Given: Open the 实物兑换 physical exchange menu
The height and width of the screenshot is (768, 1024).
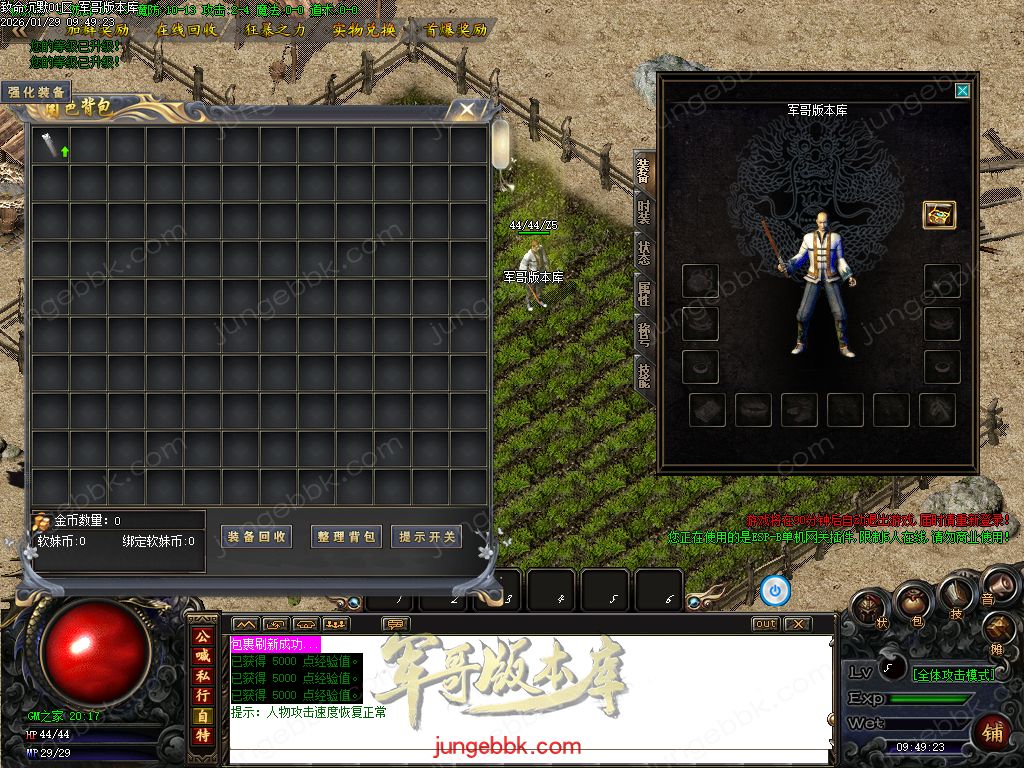Looking at the screenshot, I should pyautogui.click(x=364, y=30).
